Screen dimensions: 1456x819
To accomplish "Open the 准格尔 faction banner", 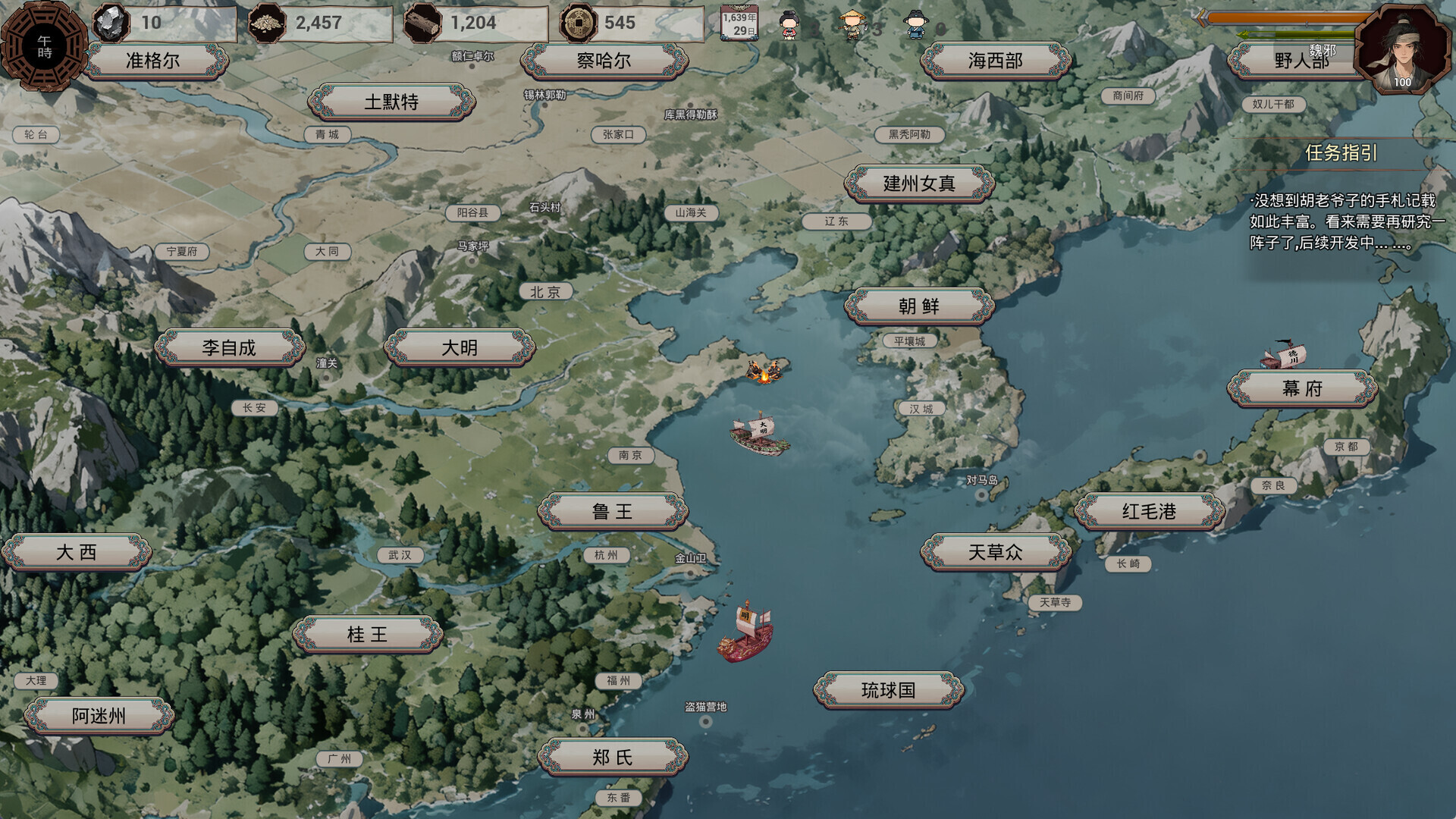I will click(x=153, y=61).
